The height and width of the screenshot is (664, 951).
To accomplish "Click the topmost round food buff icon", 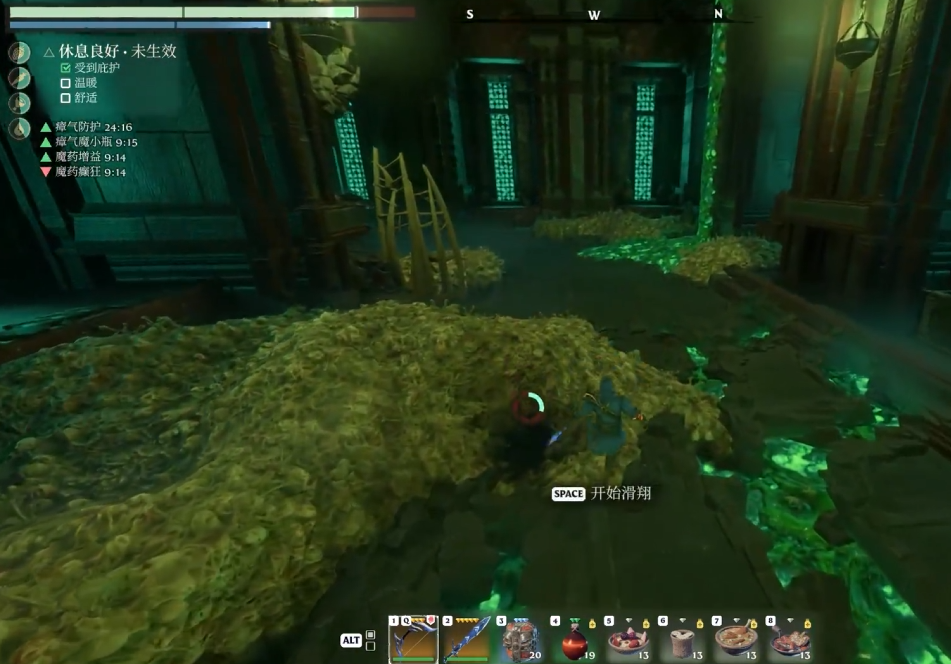I will [x=20, y=53].
